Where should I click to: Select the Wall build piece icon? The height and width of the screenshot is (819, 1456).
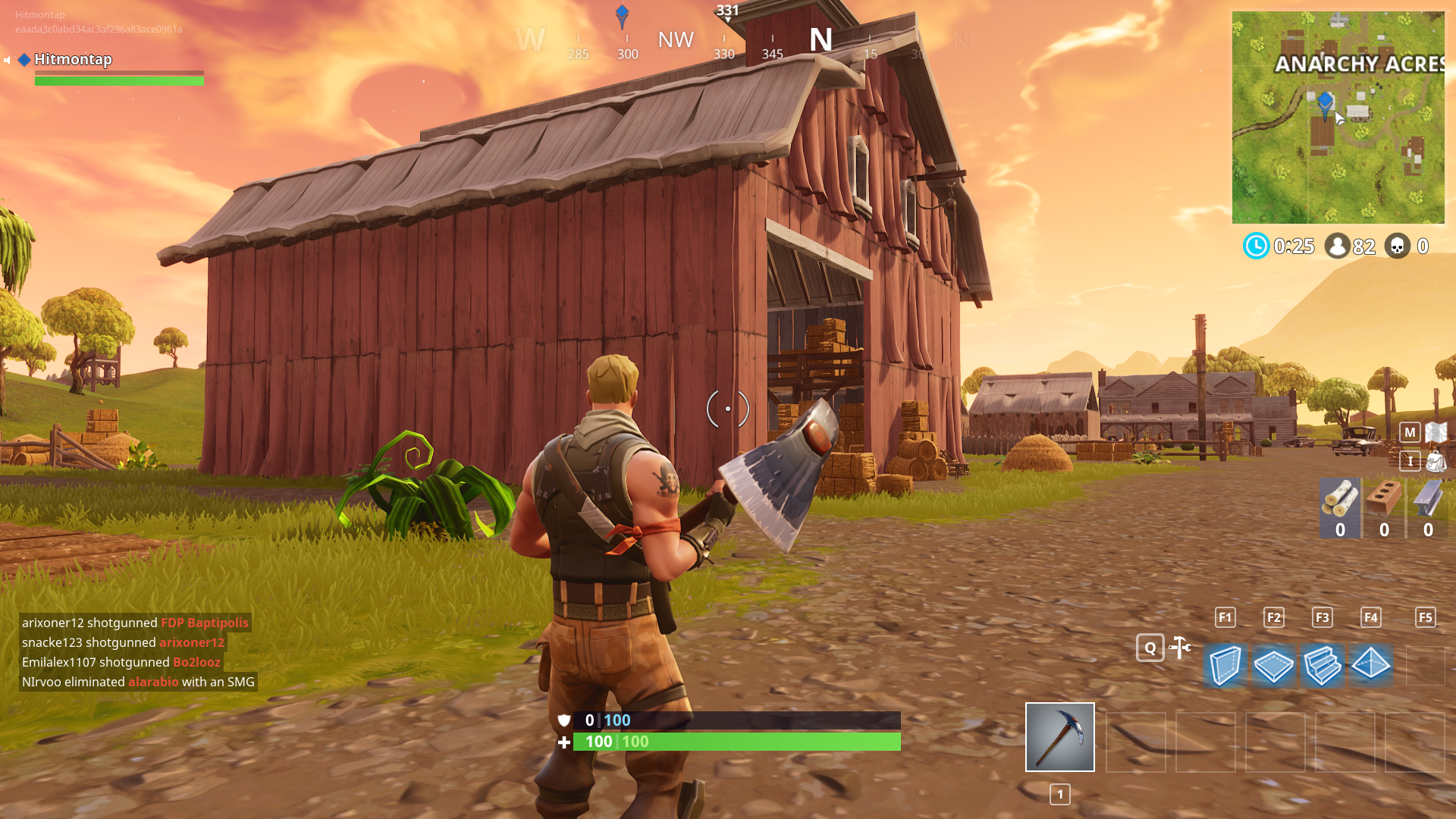[1225, 665]
